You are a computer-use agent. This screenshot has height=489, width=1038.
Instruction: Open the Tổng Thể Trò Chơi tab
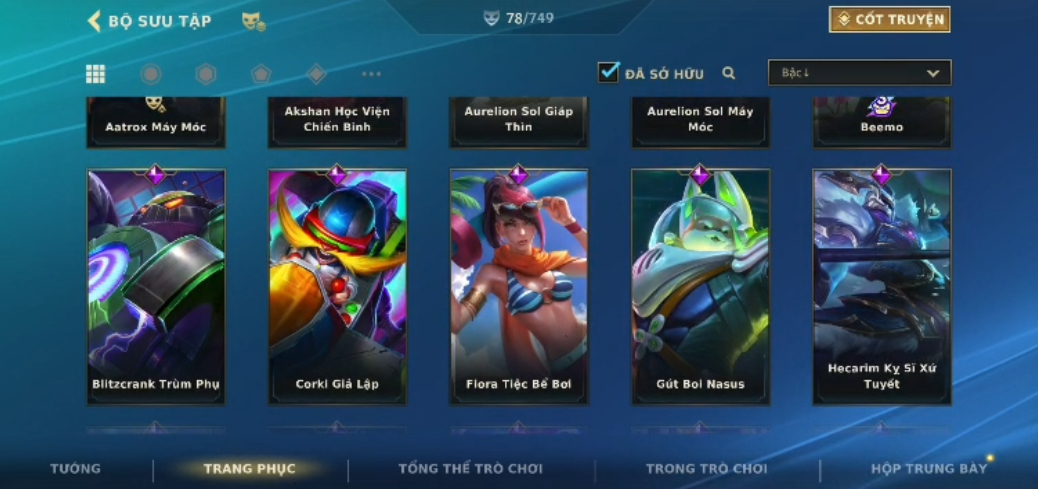point(470,468)
